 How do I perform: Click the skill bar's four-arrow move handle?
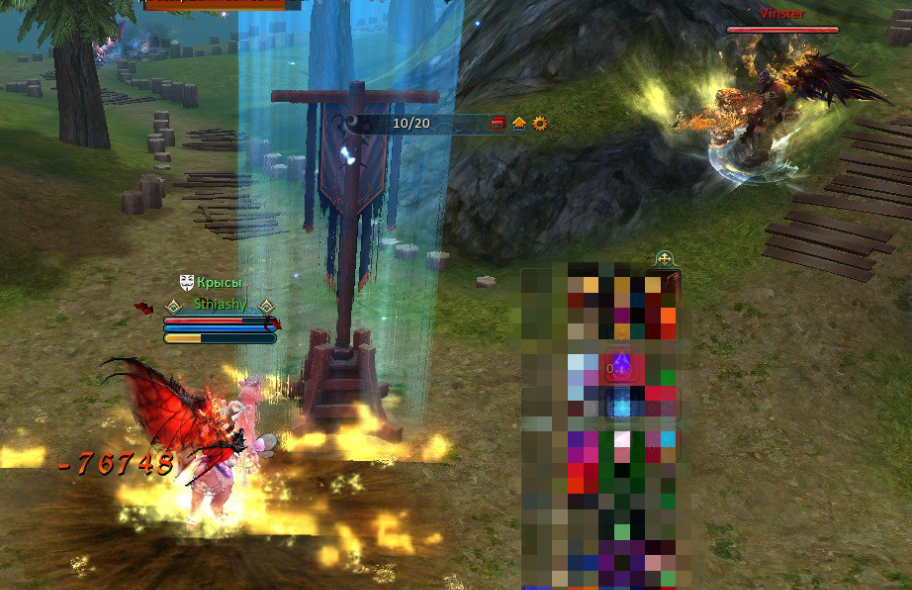click(663, 259)
